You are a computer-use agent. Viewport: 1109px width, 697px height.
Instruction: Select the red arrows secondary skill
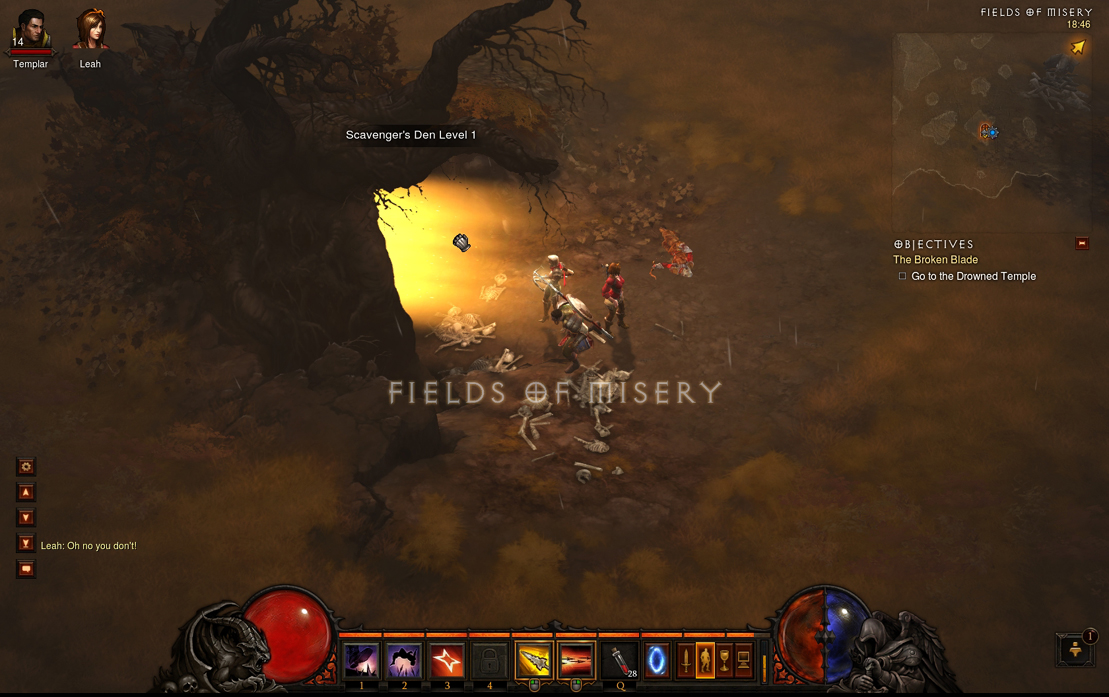point(576,661)
